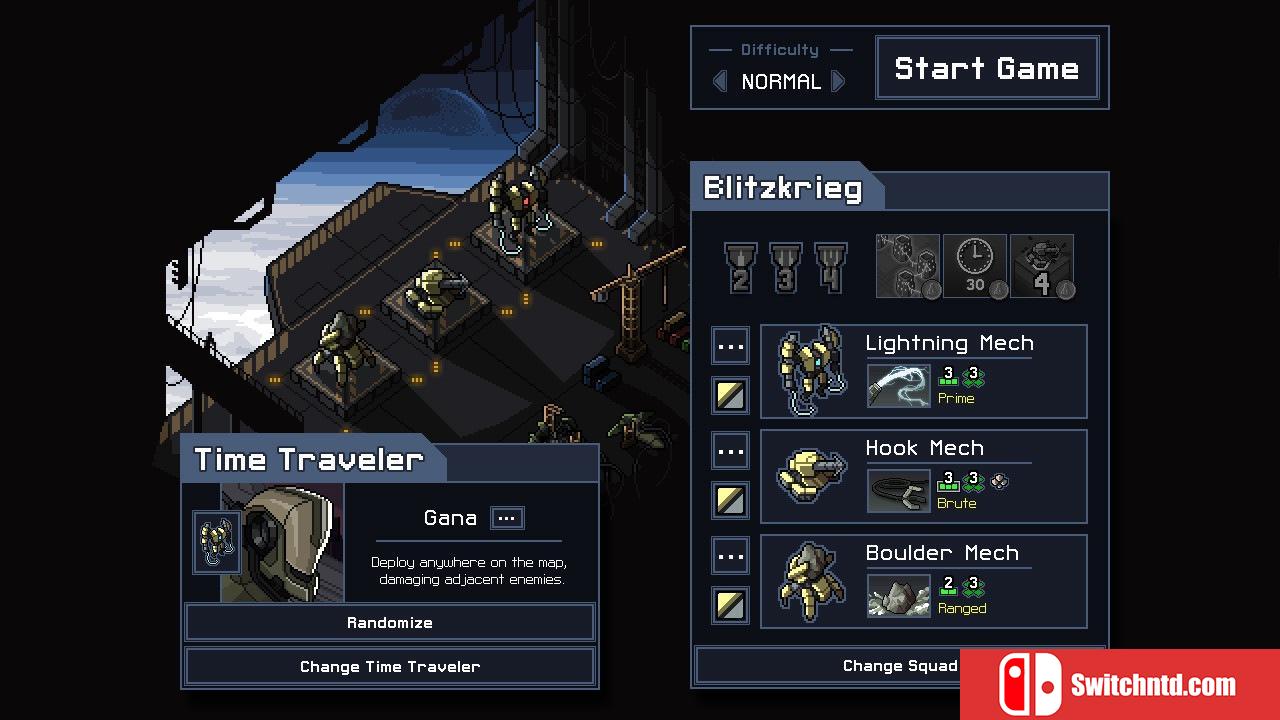This screenshot has height=720, width=1280.
Task: Open Change Time Traveler selection
Action: (390, 666)
